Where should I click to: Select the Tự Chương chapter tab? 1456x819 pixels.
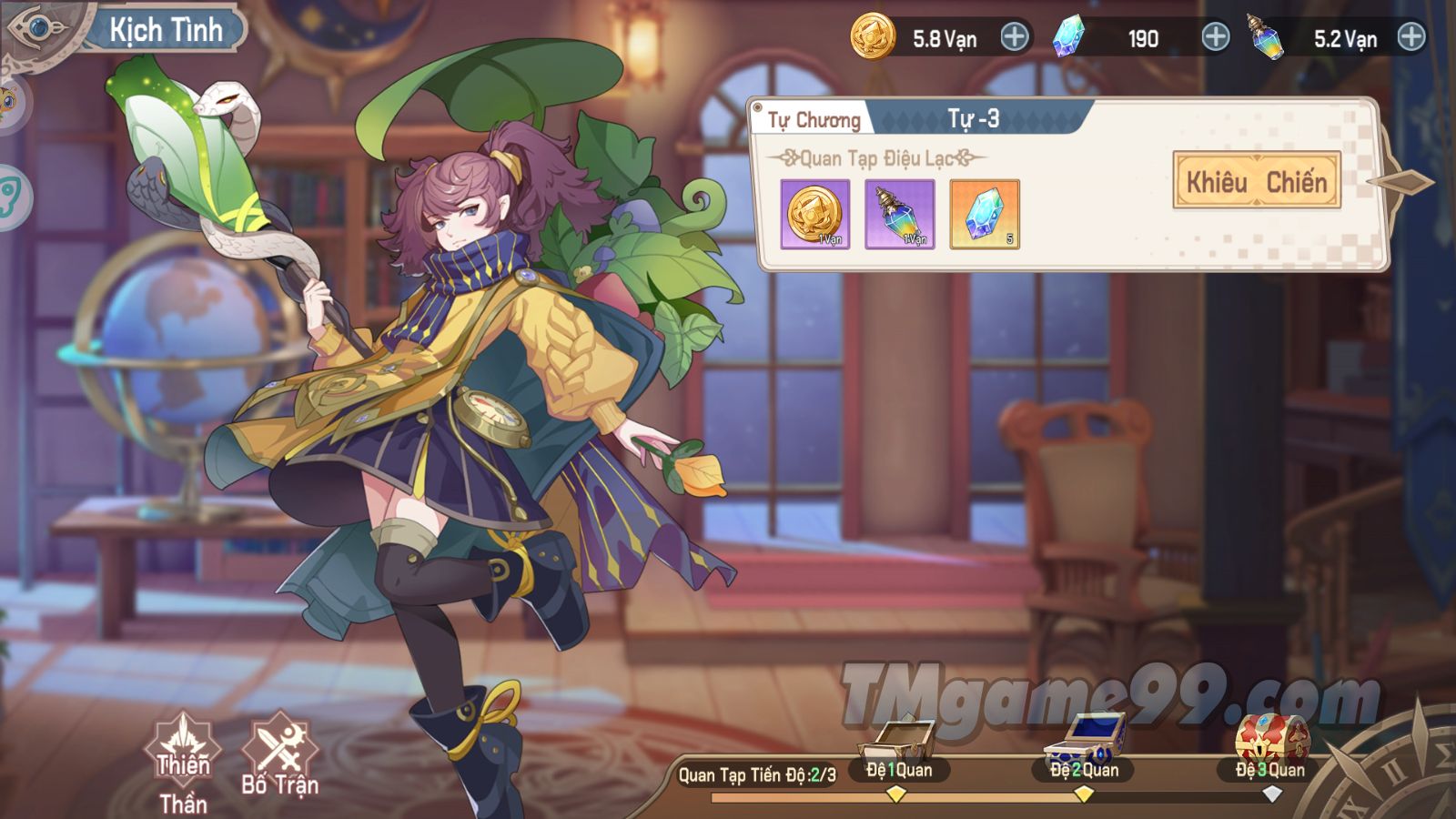pos(813,120)
